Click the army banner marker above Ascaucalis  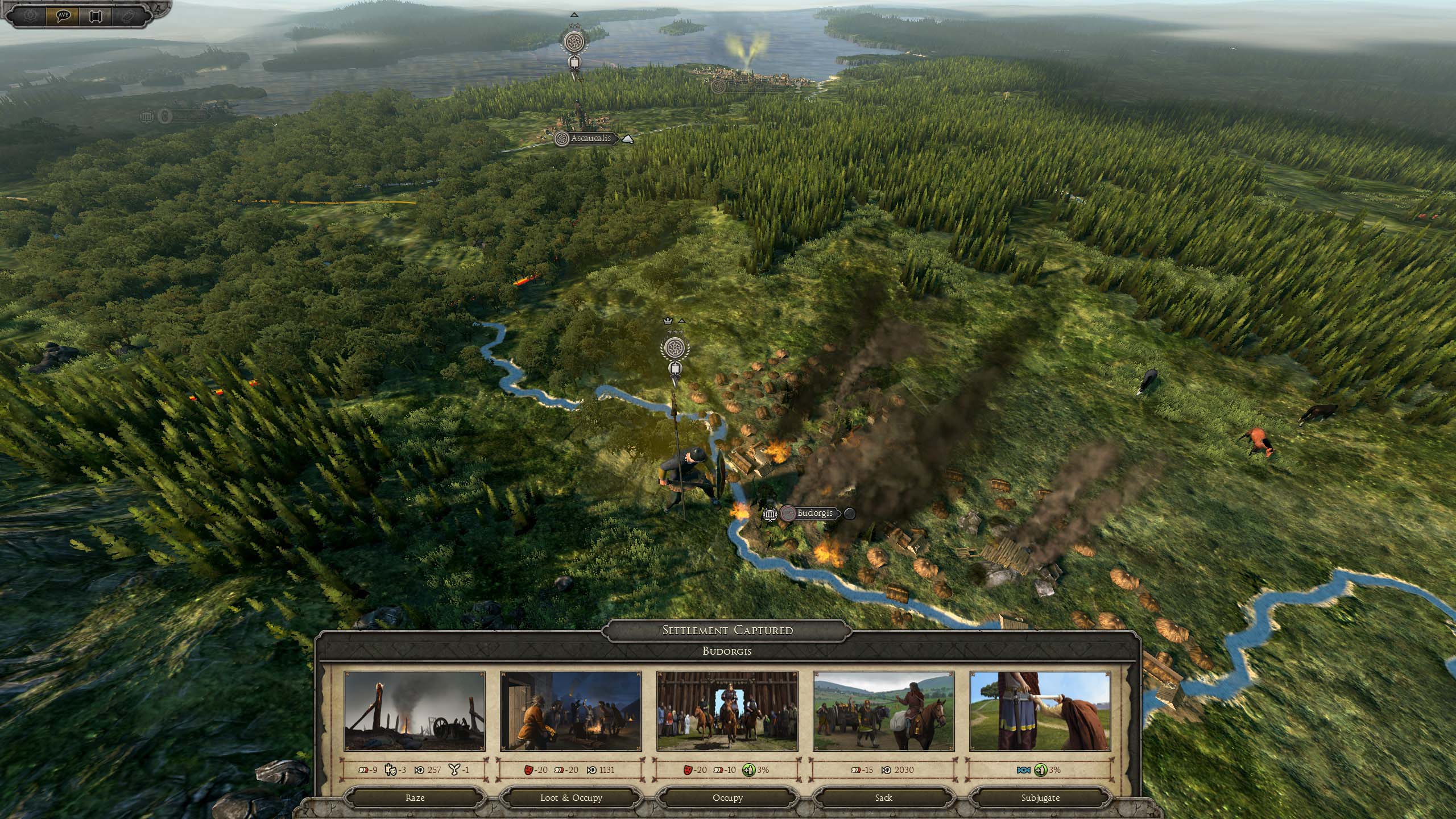point(573,42)
